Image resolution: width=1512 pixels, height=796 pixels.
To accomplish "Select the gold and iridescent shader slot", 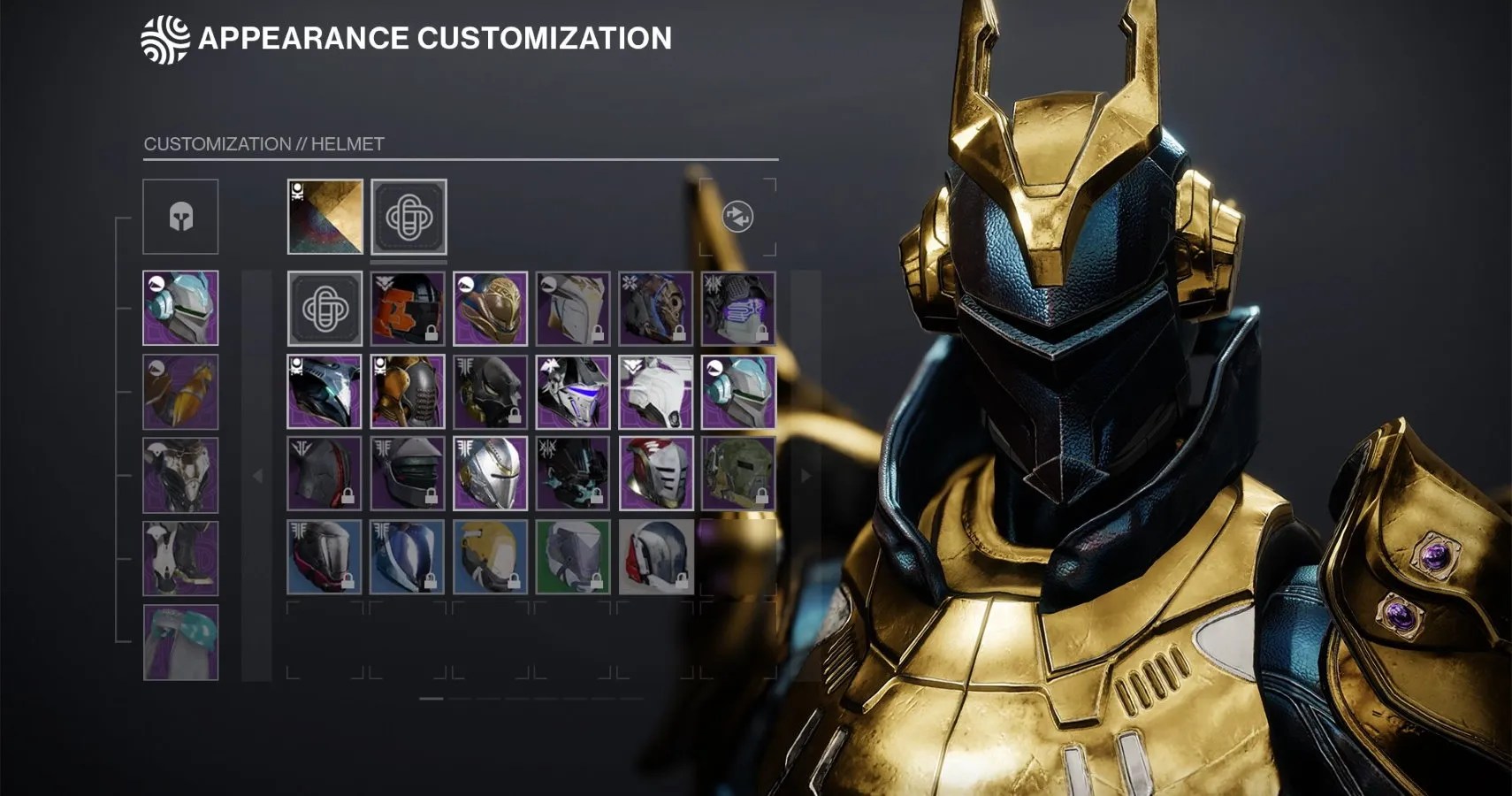I will tap(325, 217).
